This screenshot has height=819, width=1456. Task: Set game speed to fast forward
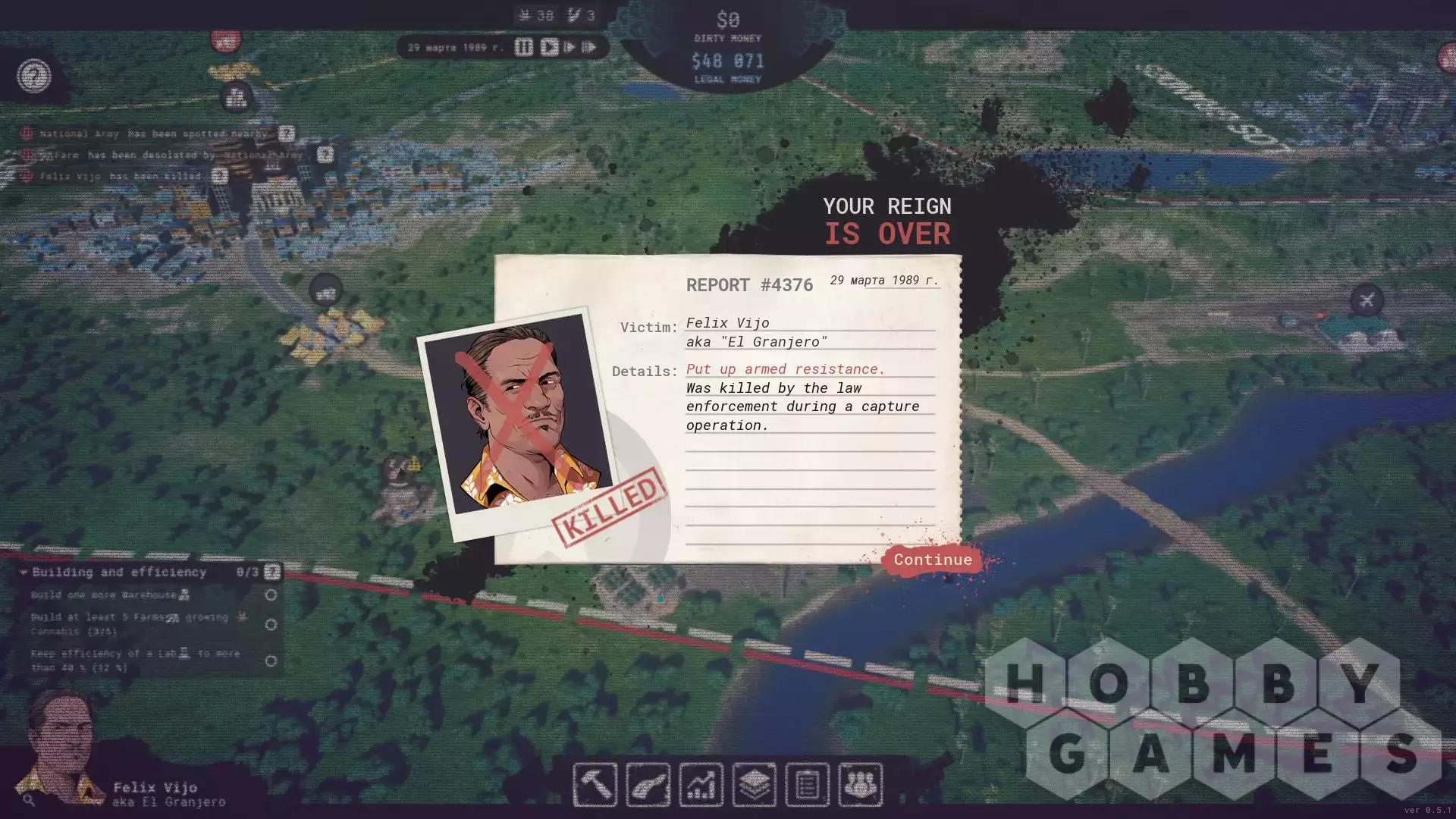point(570,47)
